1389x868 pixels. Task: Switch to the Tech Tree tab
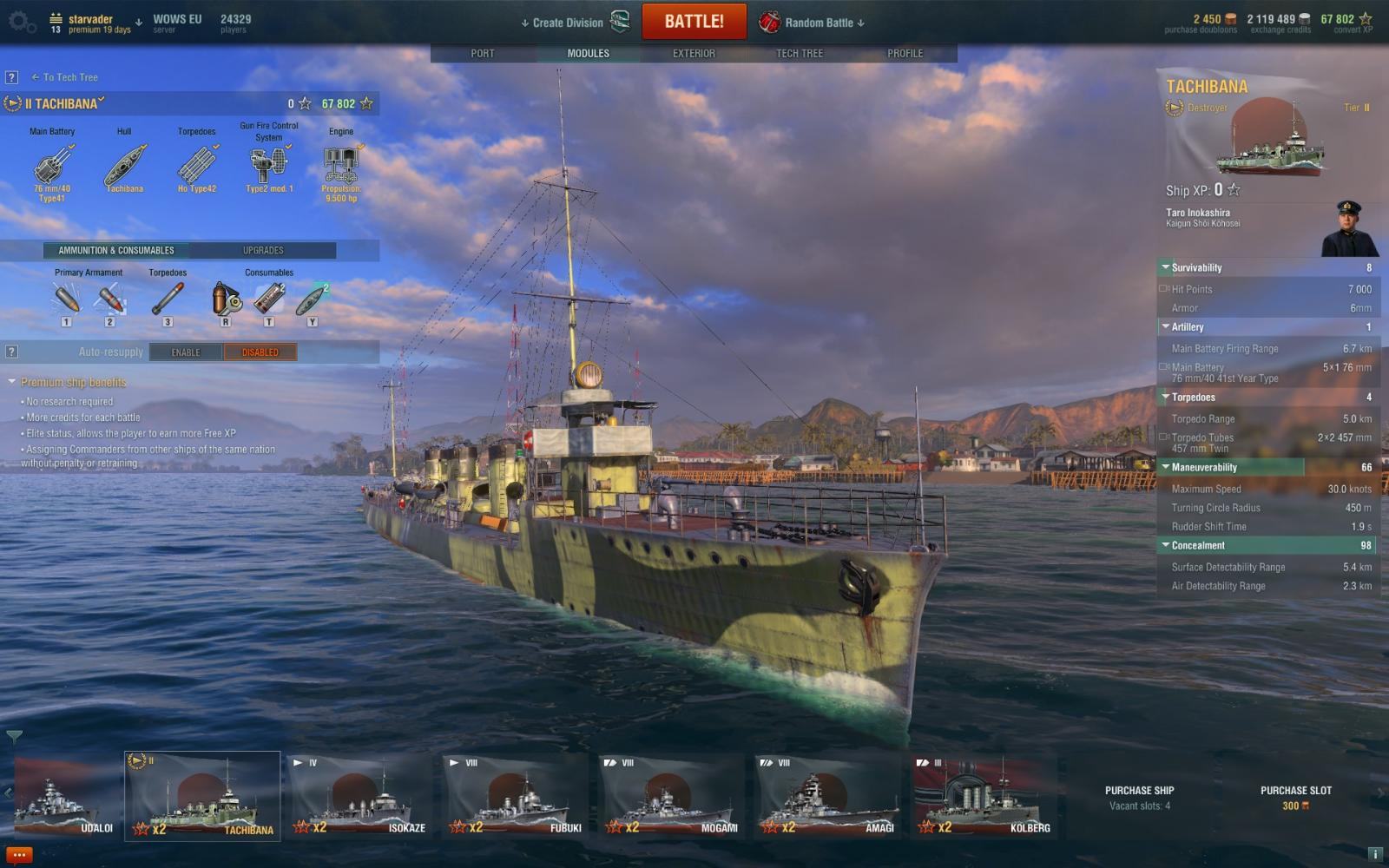pos(799,53)
